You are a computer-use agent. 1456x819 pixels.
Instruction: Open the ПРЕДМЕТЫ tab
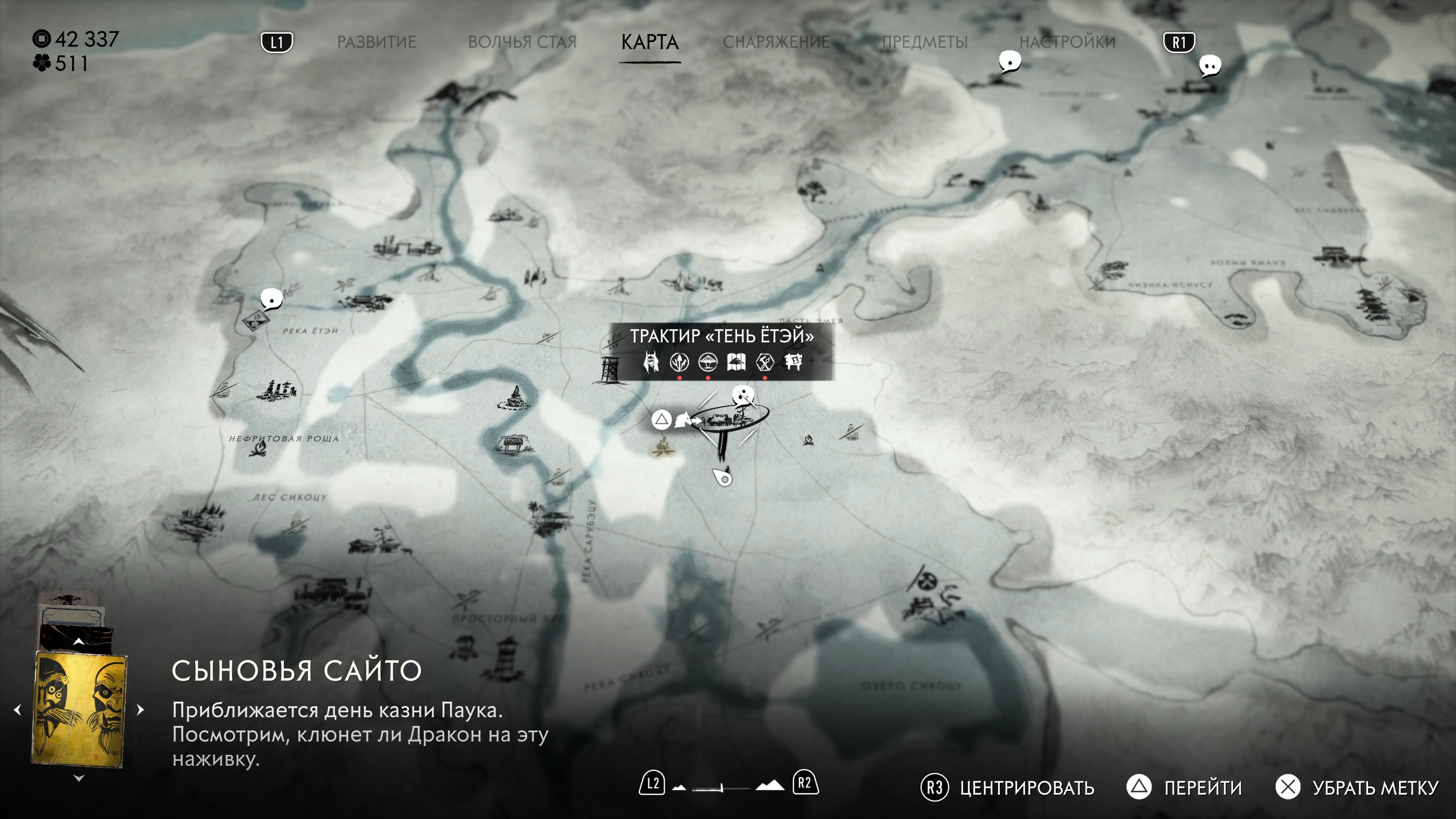[925, 42]
